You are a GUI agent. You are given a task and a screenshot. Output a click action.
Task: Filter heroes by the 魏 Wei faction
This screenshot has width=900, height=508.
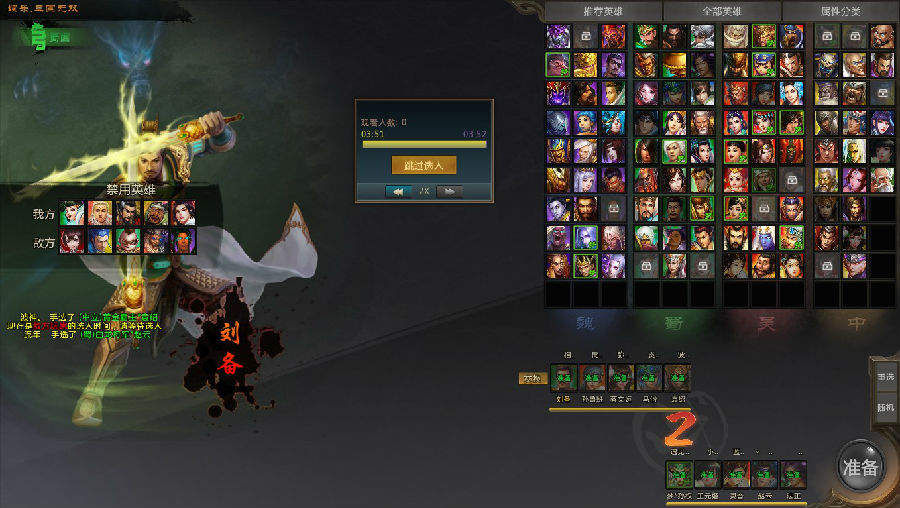click(x=587, y=325)
